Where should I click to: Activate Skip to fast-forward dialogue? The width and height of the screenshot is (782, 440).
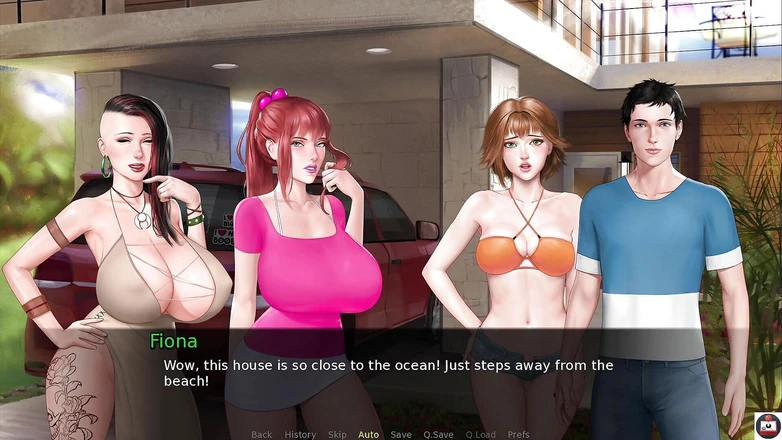click(x=338, y=434)
